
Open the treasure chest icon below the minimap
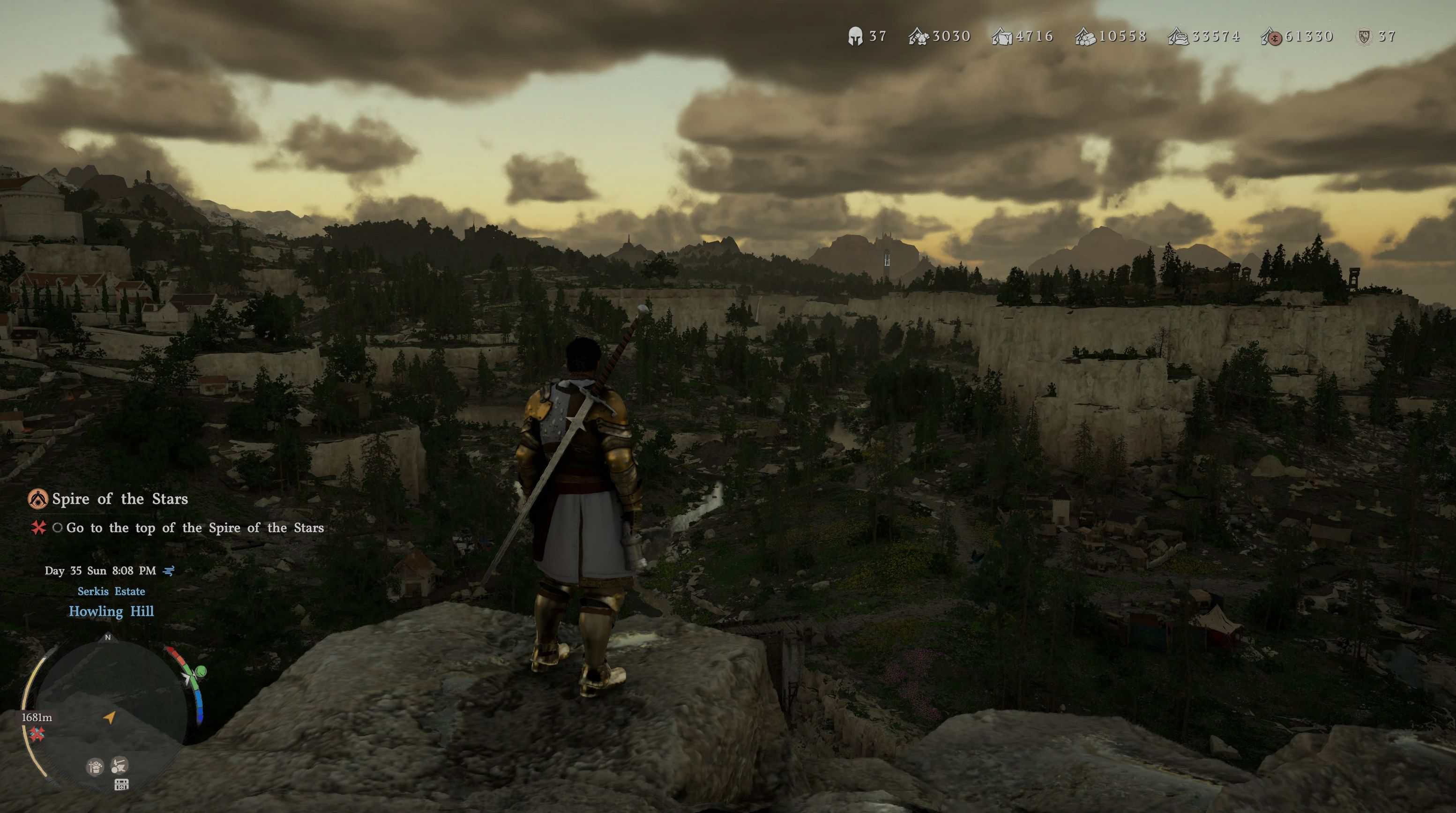(121, 784)
